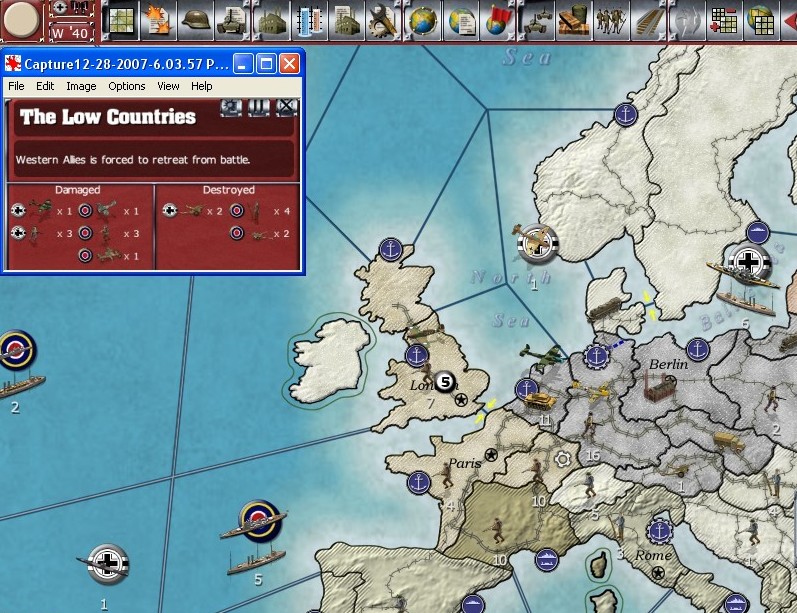Open the map grid toolbar icon

tap(122, 19)
